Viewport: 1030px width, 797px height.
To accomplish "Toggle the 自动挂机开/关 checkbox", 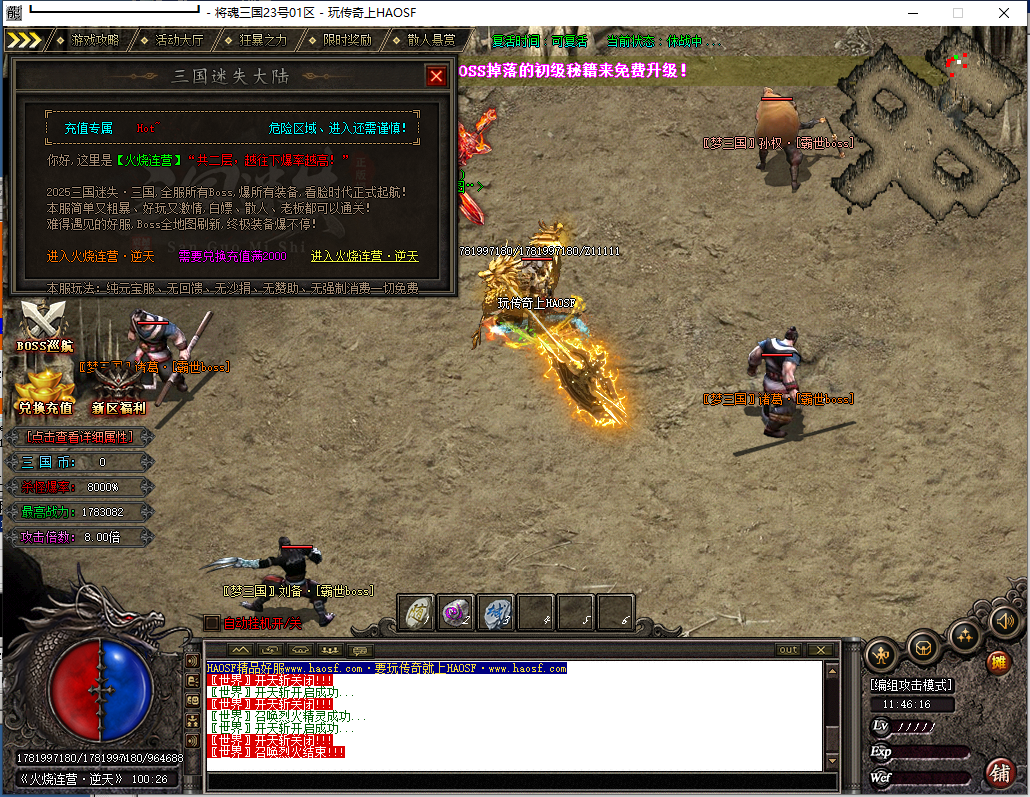I will coord(211,623).
